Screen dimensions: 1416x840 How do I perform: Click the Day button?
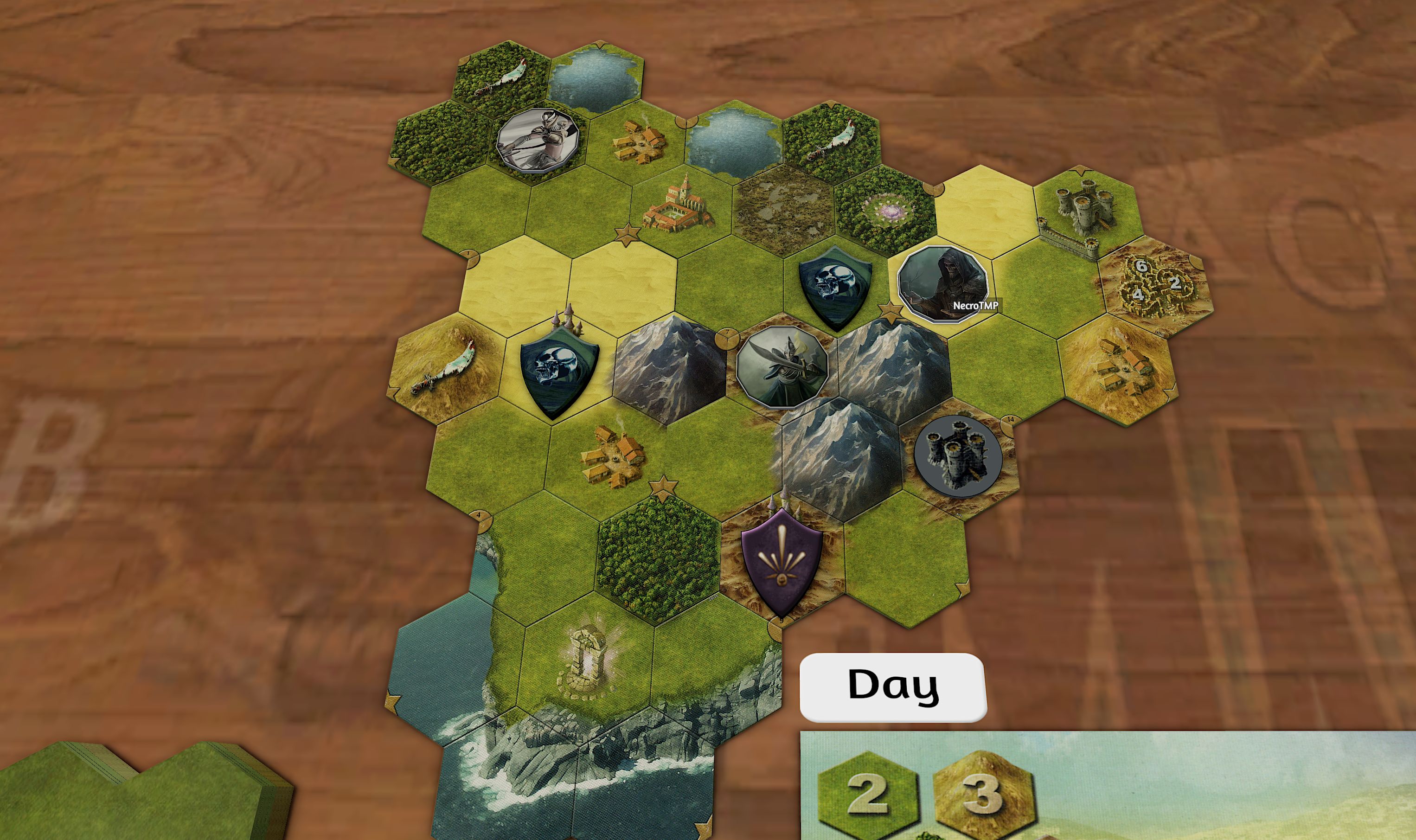892,686
